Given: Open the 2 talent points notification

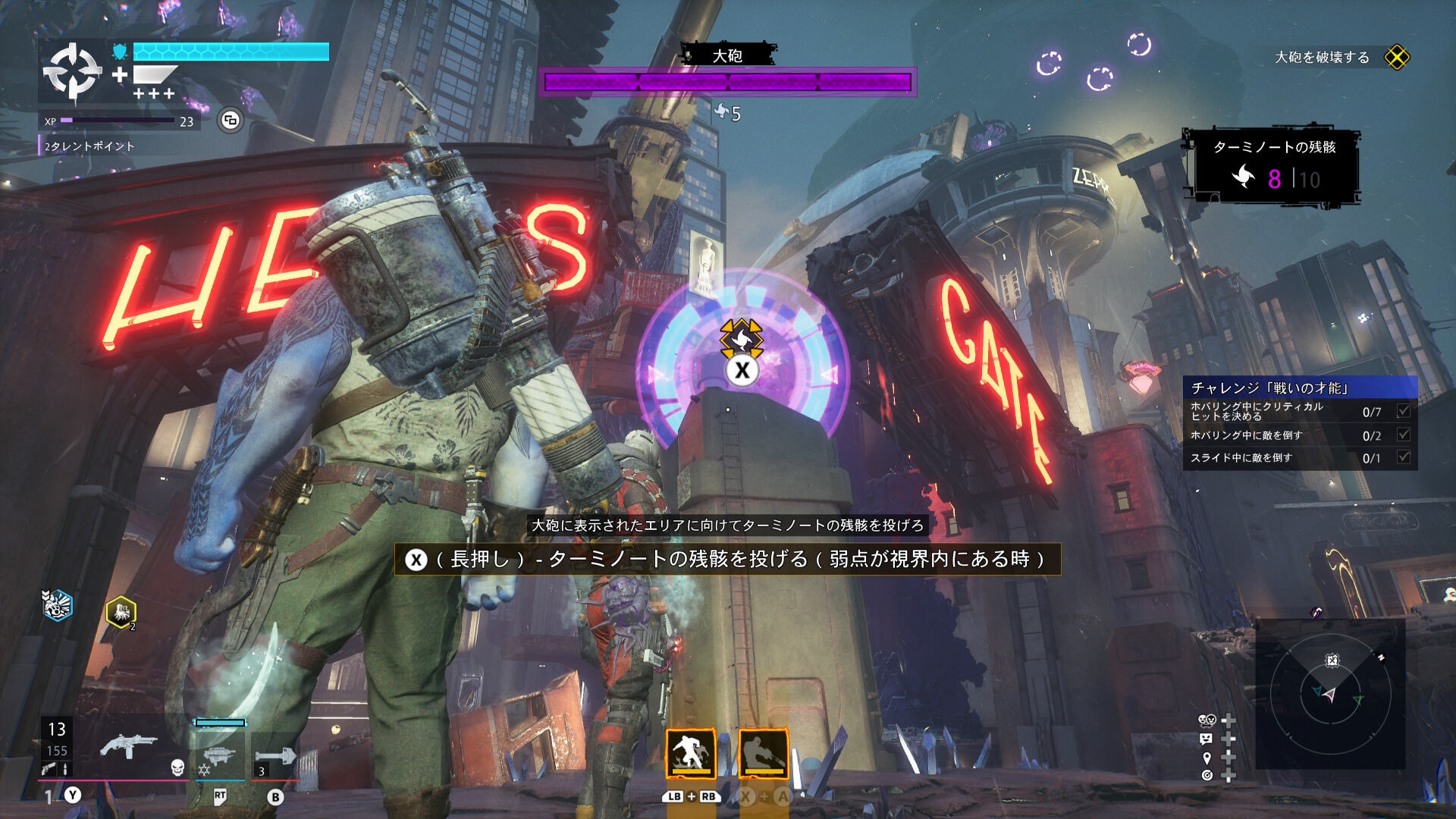Looking at the screenshot, I should pyautogui.click(x=89, y=146).
